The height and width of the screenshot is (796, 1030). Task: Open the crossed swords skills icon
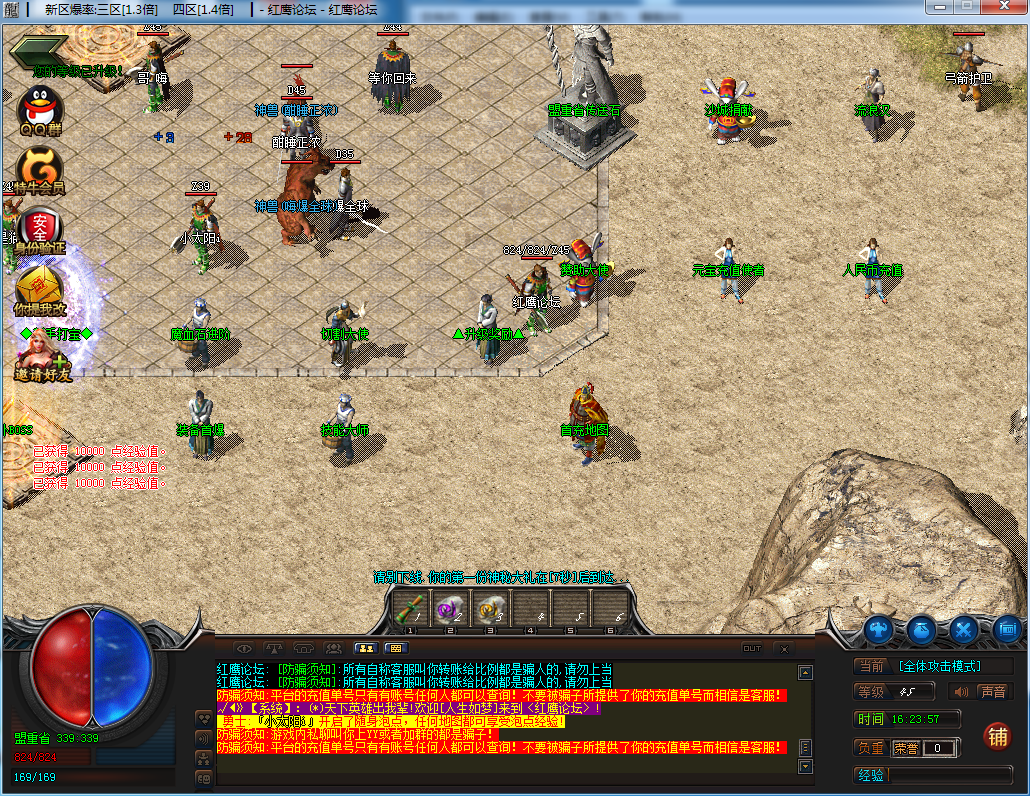pyautogui.click(x=964, y=629)
